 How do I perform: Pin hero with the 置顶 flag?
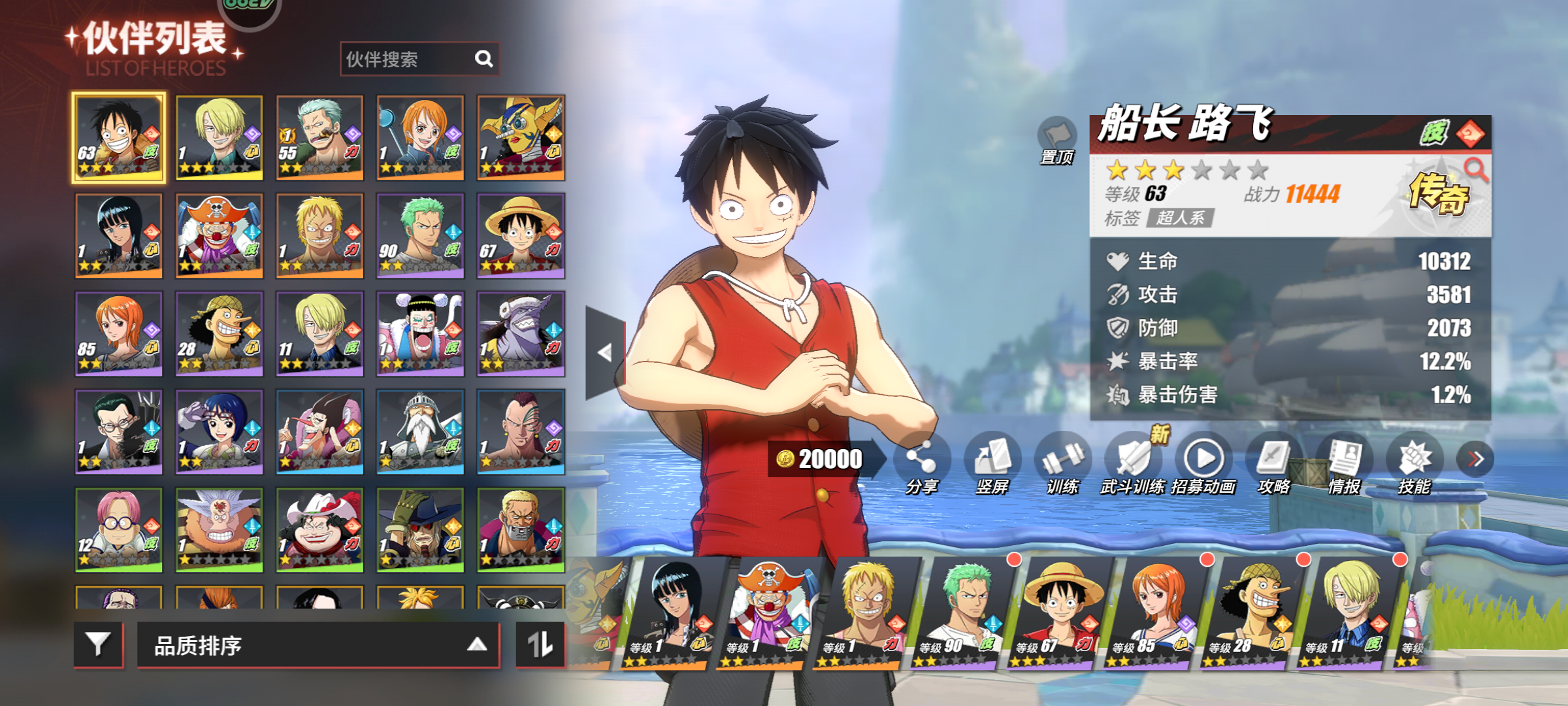tap(1056, 138)
